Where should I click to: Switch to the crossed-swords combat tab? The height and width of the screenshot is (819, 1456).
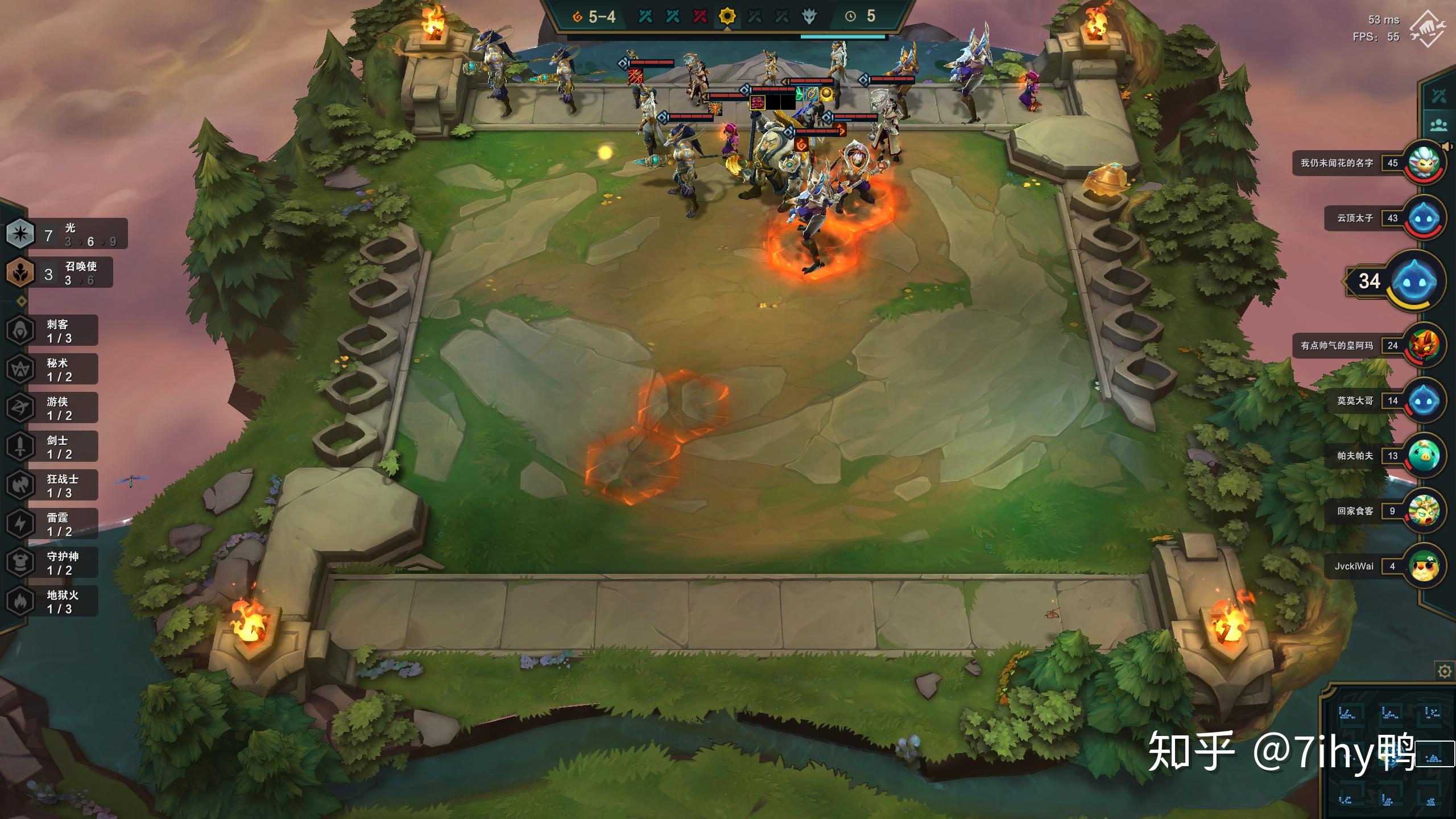[1439, 96]
